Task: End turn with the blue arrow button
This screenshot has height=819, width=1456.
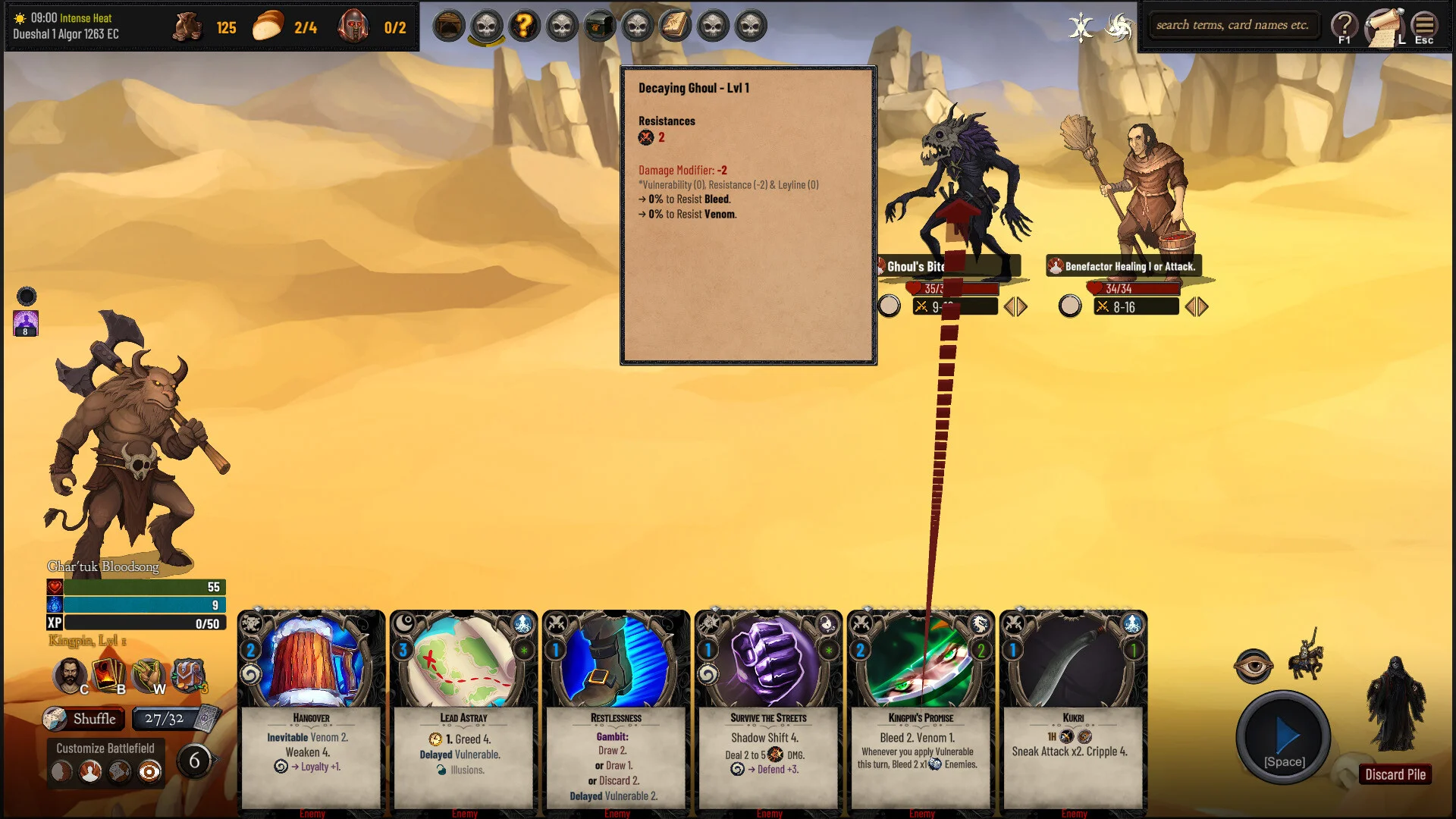Action: click(1283, 737)
